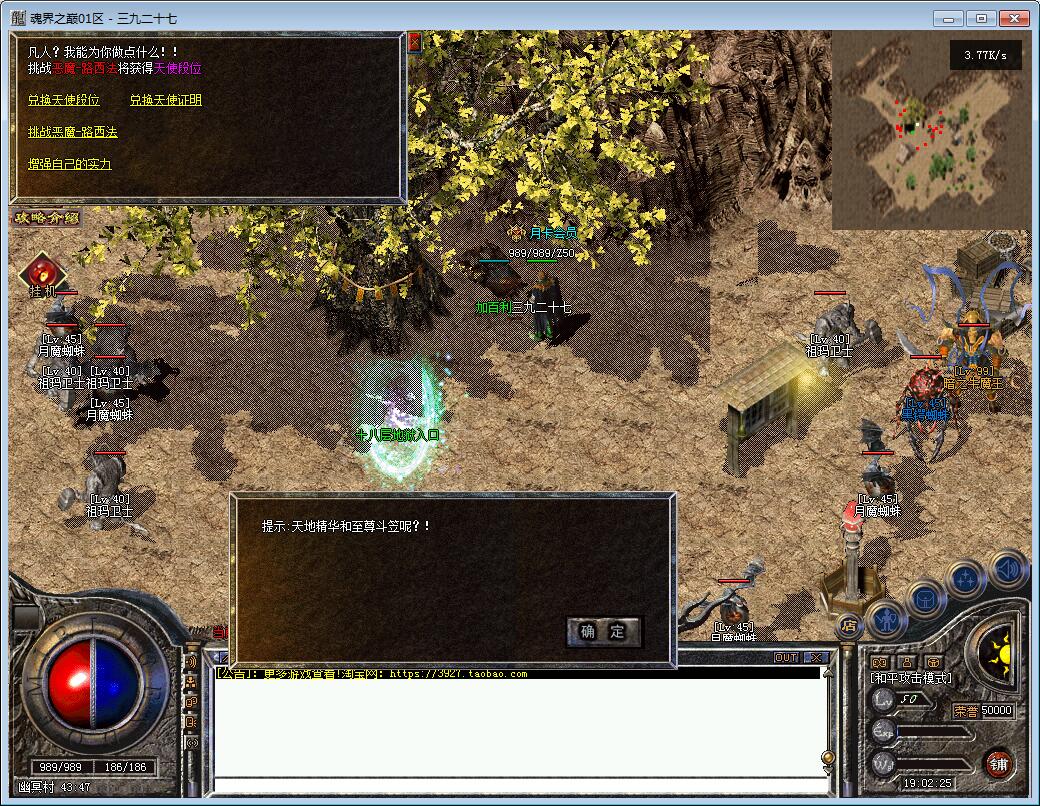Close the NPC dialogue with the red X
1040x806 pixels.
(x=415, y=42)
